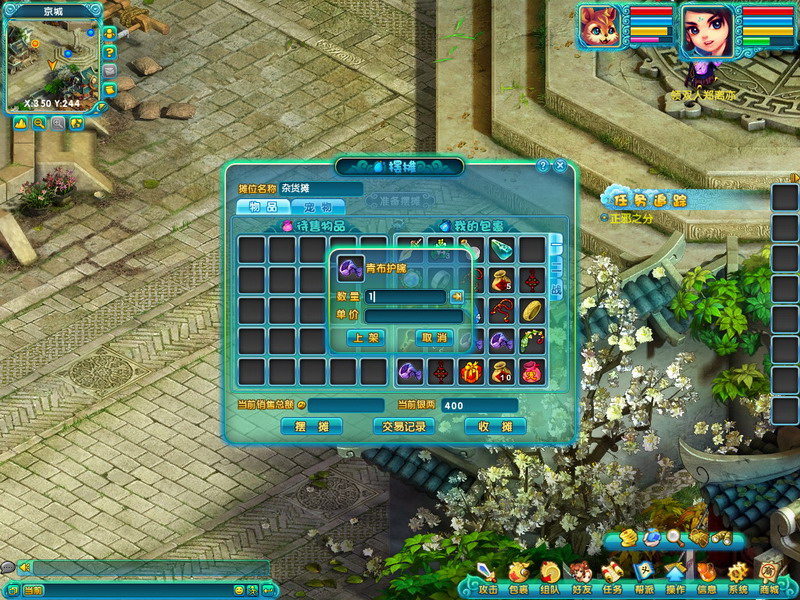Select the red gift box item
The width and height of the screenshot is (800, 600).
click(470, 372)
